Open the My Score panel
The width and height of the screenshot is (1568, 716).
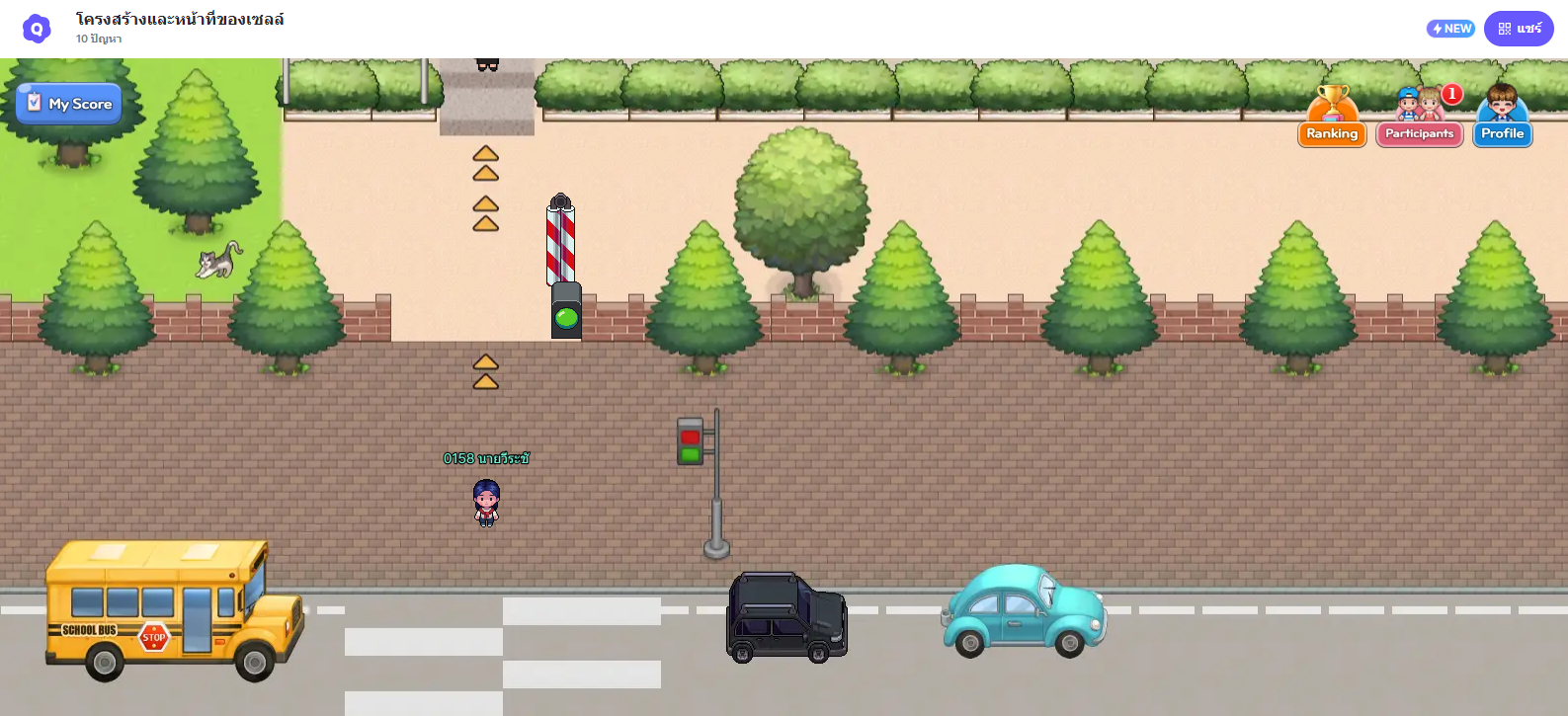(69, 104)
